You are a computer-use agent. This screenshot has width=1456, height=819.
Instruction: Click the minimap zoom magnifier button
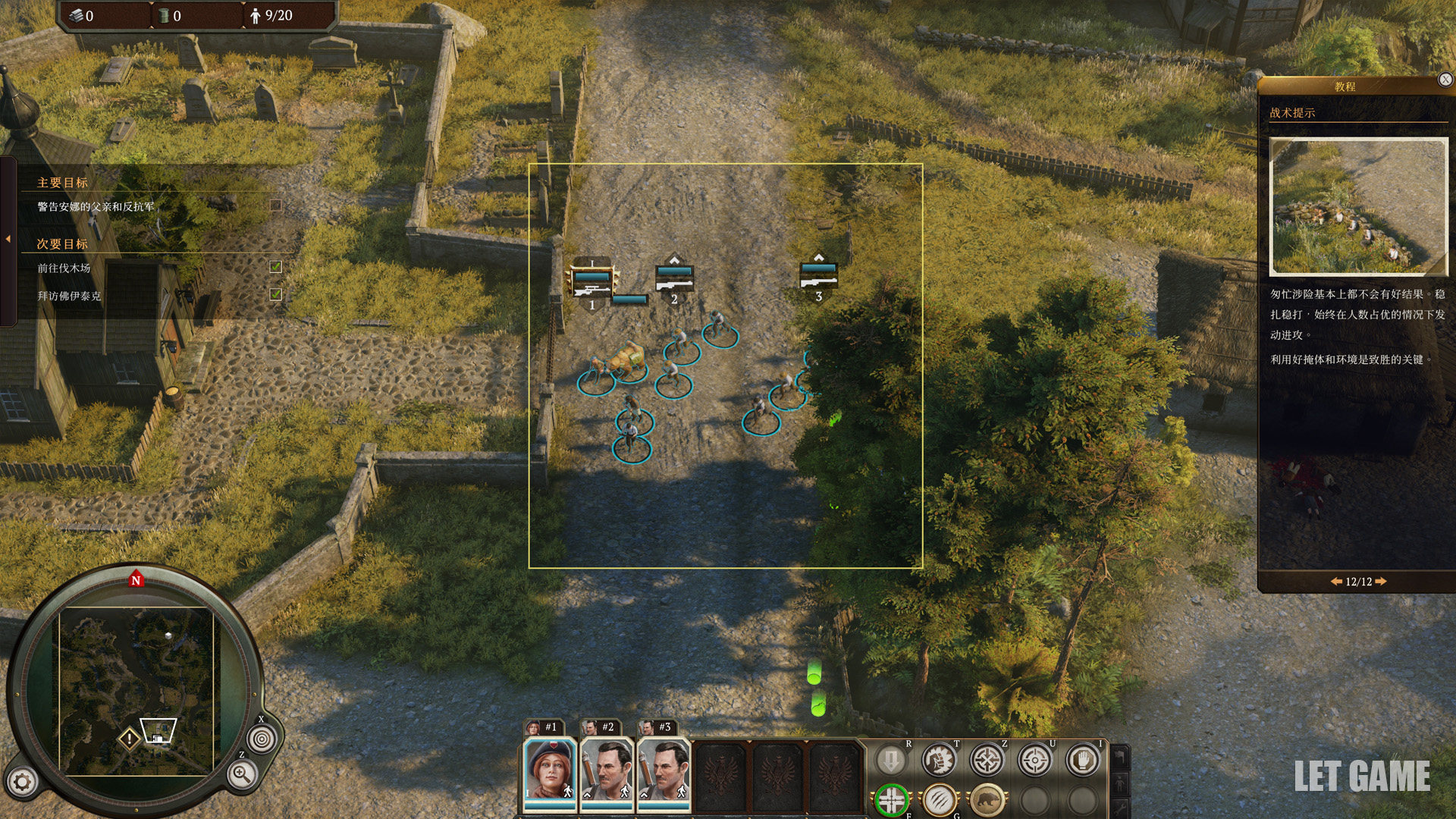coord(242,774)
